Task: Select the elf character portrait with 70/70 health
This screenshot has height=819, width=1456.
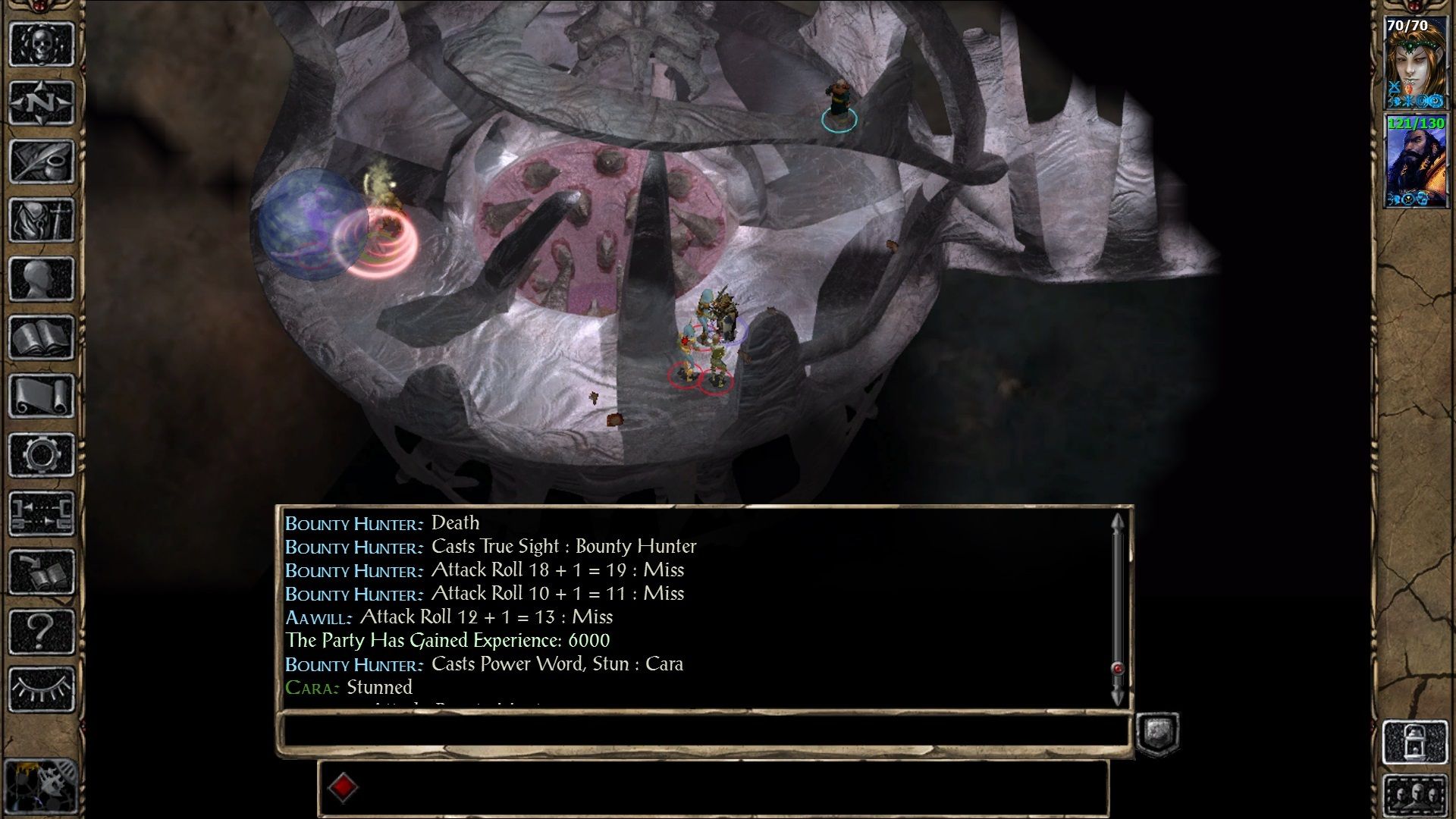Action: point(1415,64)
